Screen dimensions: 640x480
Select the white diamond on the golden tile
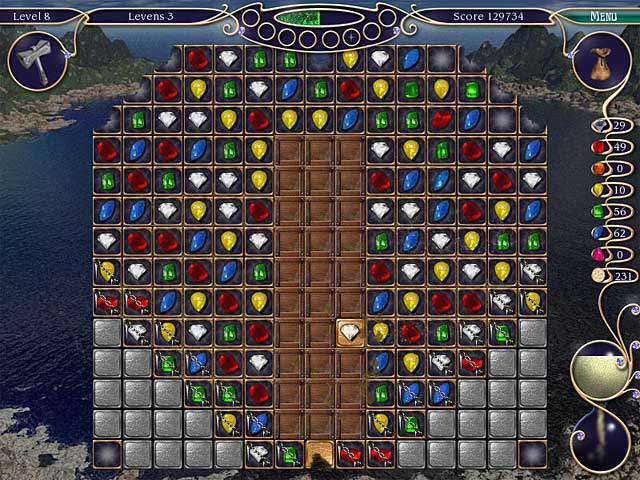point(350,331)
